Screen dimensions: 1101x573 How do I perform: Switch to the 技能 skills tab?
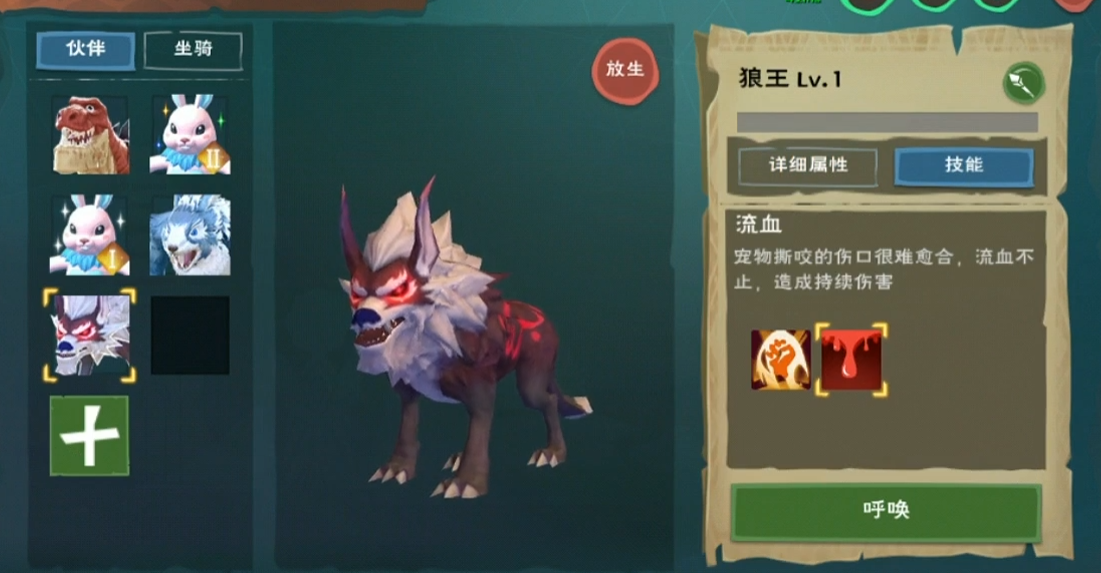click(963, 166)
